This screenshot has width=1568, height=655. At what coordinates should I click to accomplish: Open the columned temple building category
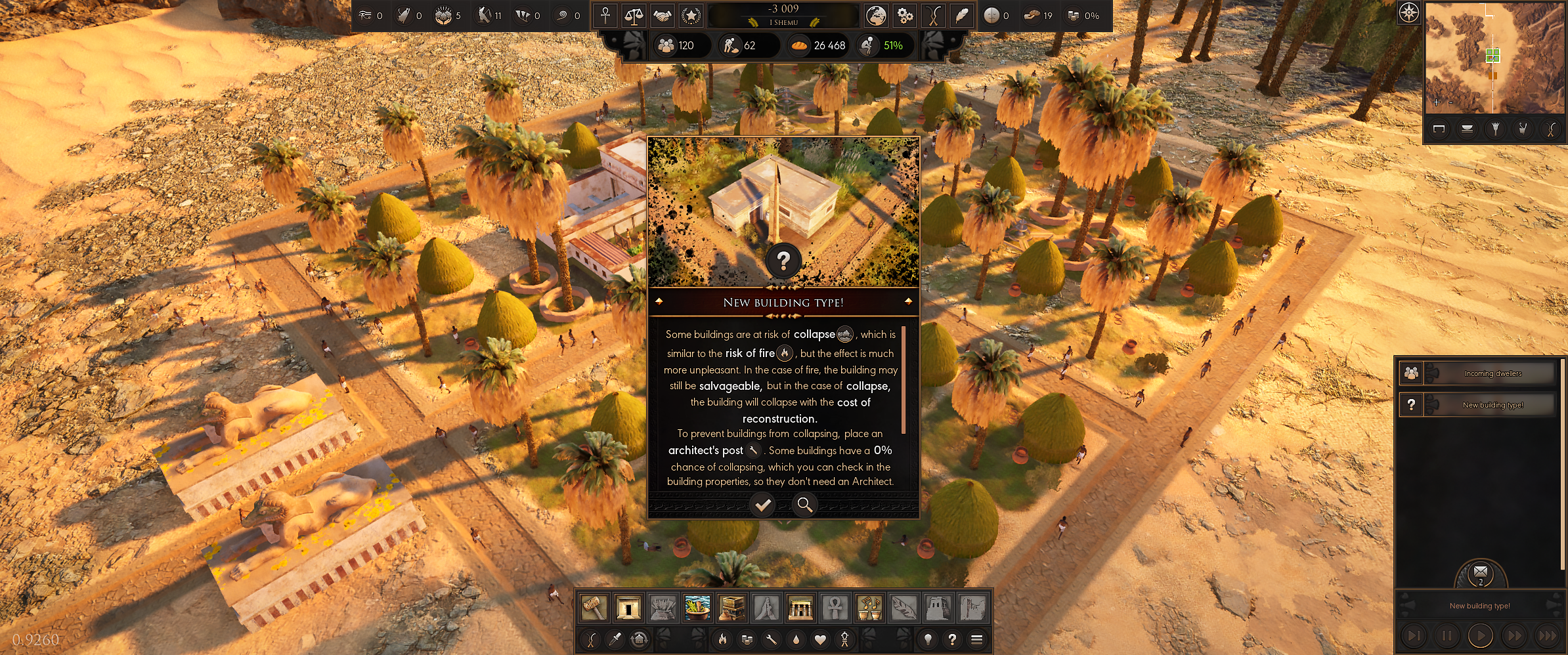800,608
